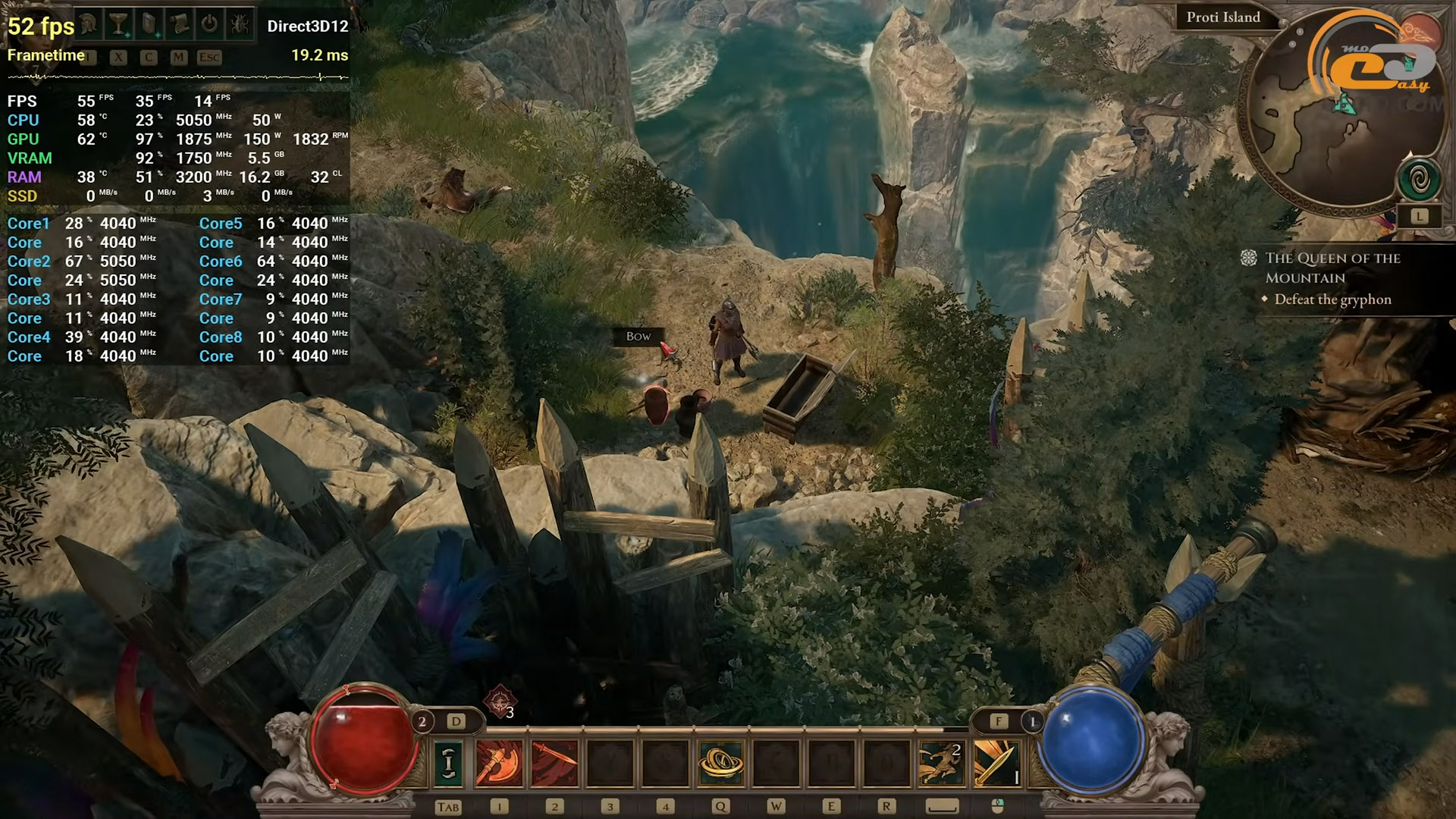Trigger the running figure dodge skill

pyautogui.click(x=941, y=762)
